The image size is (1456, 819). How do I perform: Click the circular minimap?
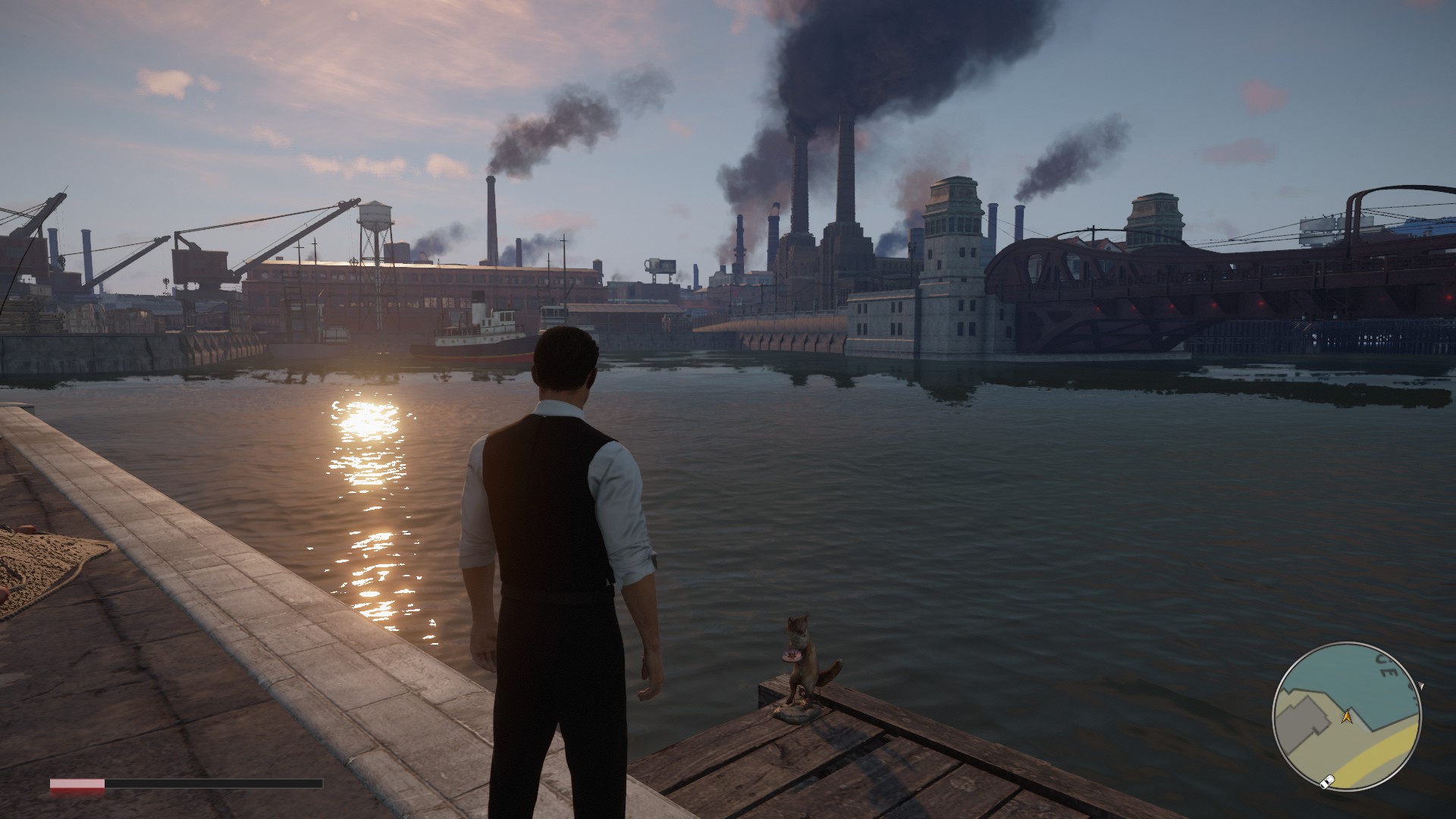(x=1347, y=717)
